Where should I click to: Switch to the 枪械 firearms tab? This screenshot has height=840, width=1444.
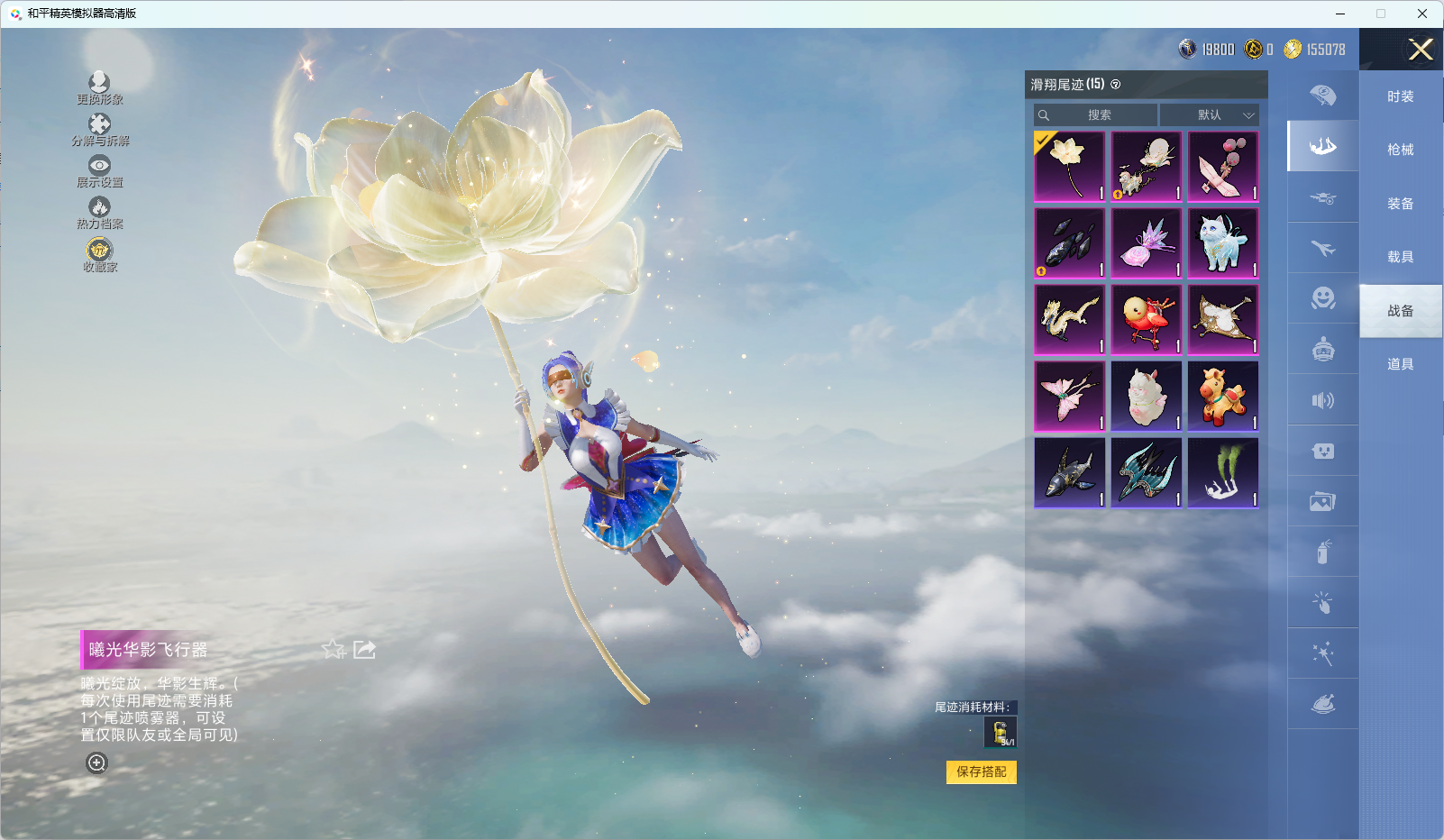point(1400,150)
